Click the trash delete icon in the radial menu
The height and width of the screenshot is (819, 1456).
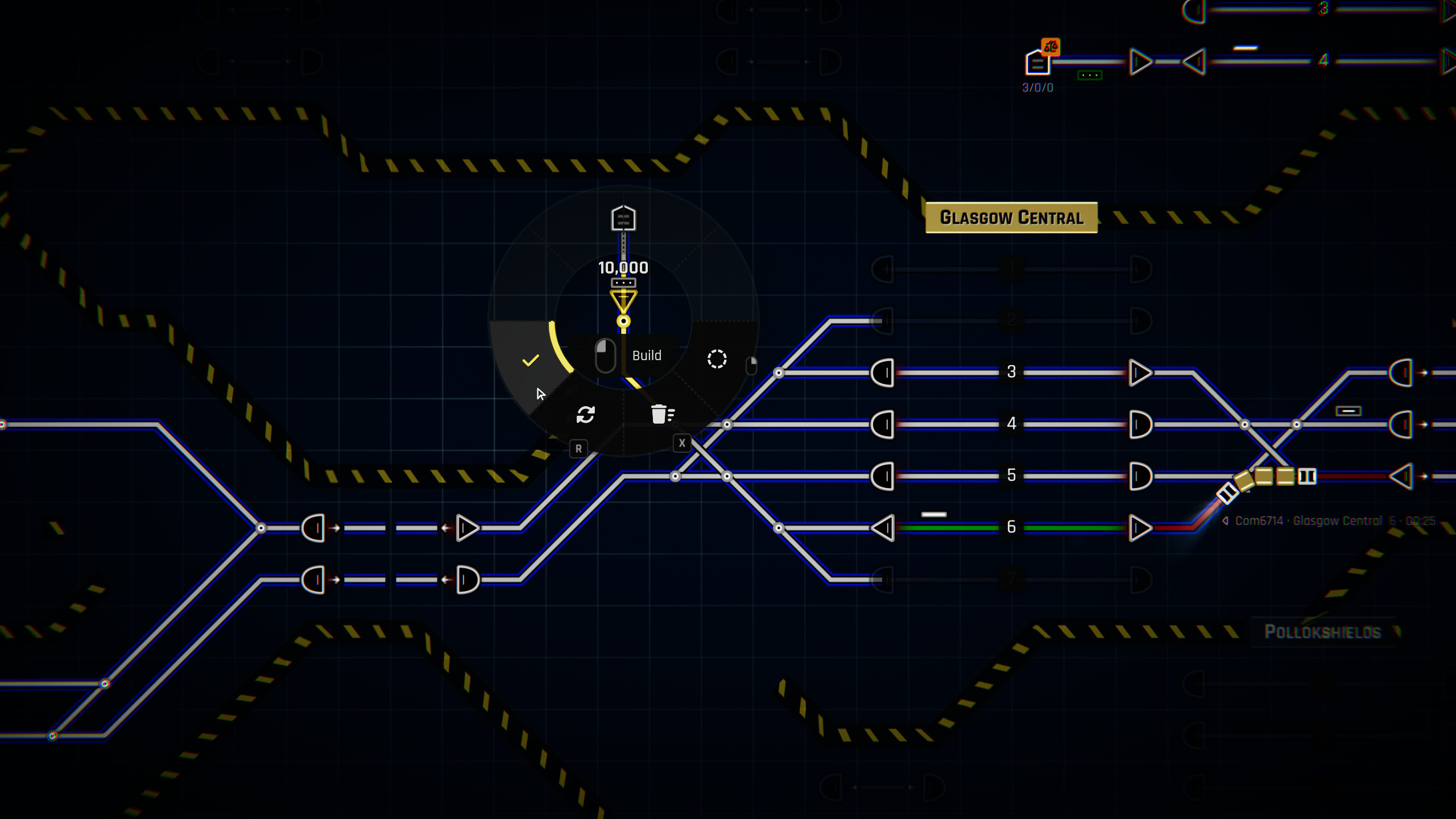tap(663, 415)
